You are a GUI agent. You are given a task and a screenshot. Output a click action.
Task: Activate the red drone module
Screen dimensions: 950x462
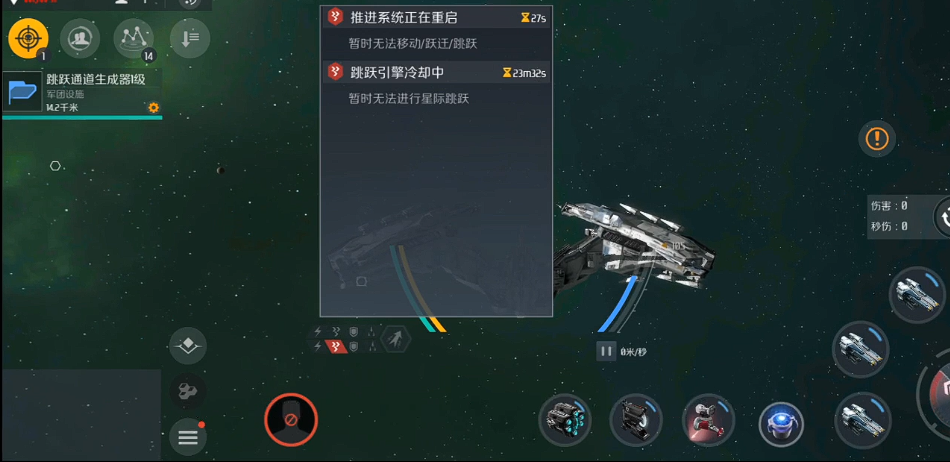pyautogui.click(x=708, y=420)
